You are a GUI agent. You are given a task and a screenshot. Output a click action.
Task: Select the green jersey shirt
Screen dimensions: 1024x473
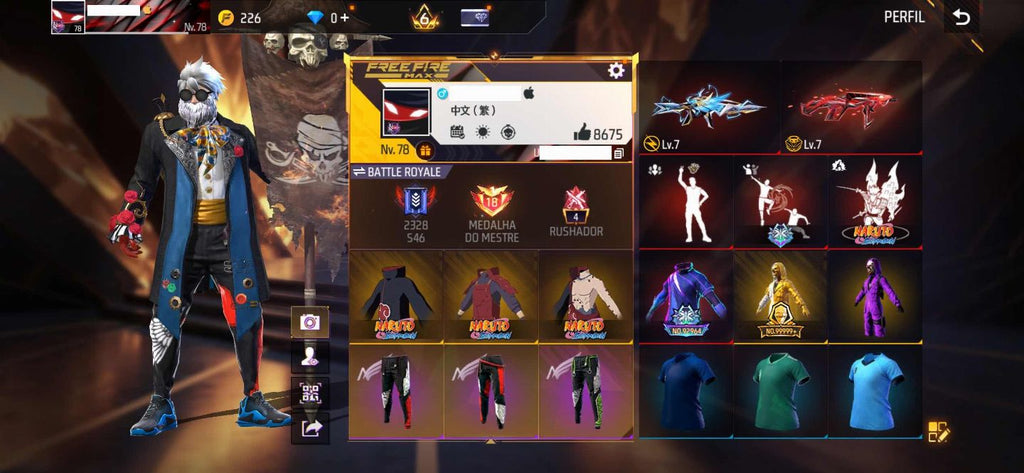click(x=780, y=390)
